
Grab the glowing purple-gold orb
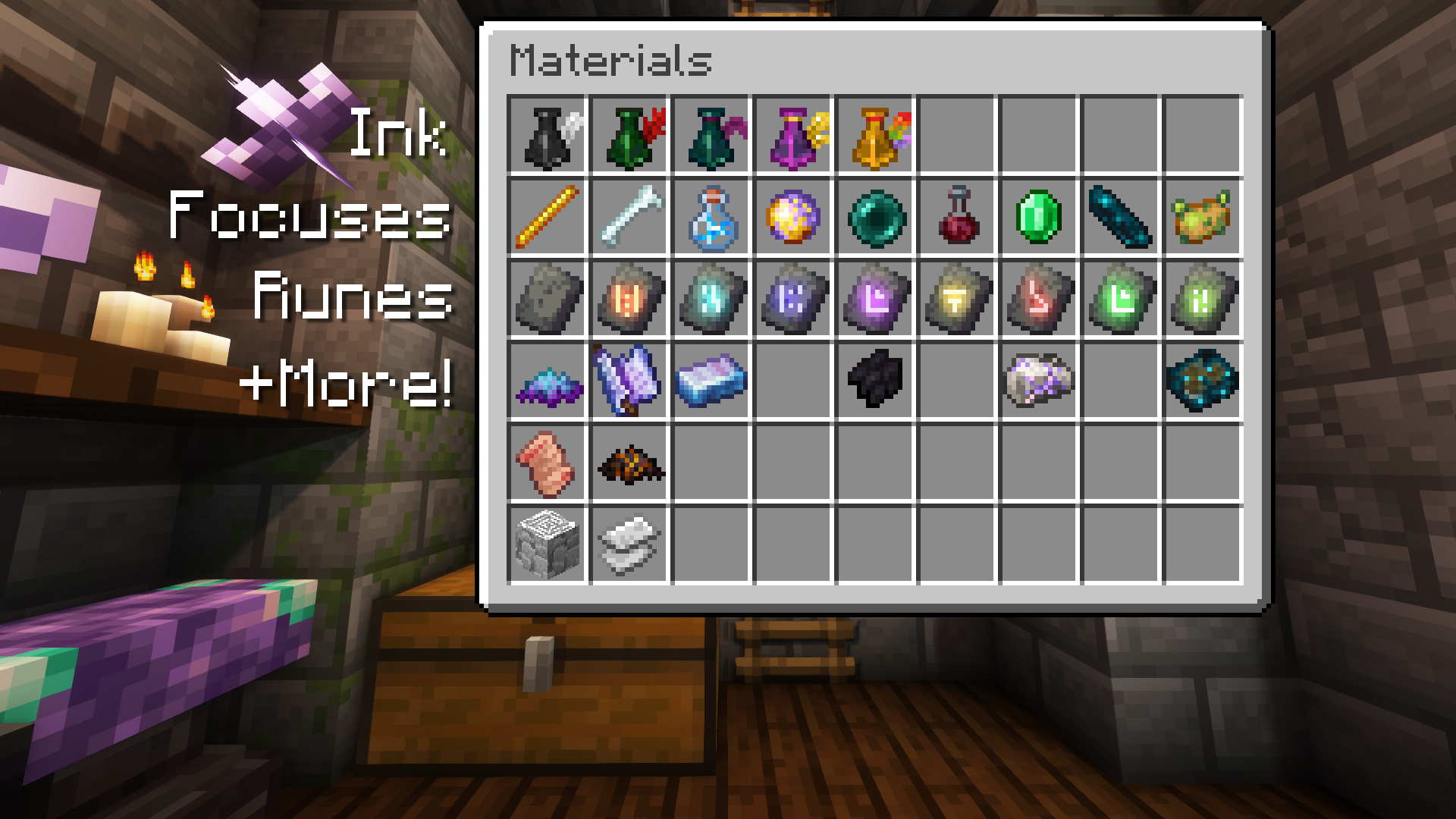pyautogui.click(x=792, y=219)
